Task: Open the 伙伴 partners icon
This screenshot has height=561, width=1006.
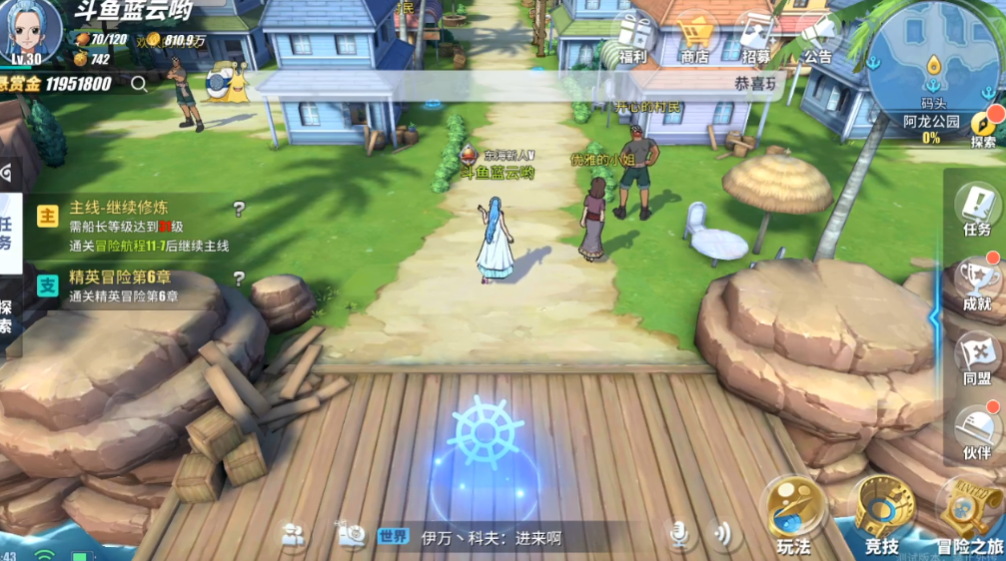Action: (x=976, y=430)
